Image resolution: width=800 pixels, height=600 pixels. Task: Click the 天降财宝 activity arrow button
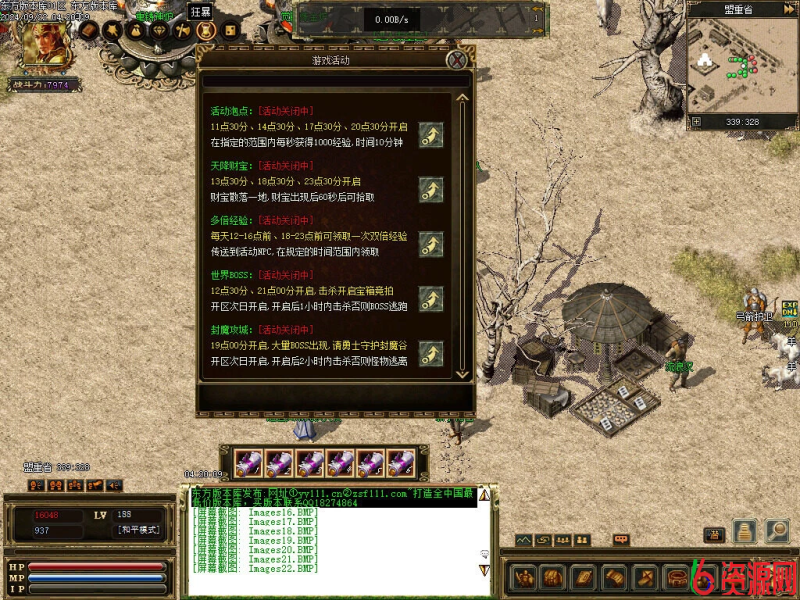(x=431, y=190)
